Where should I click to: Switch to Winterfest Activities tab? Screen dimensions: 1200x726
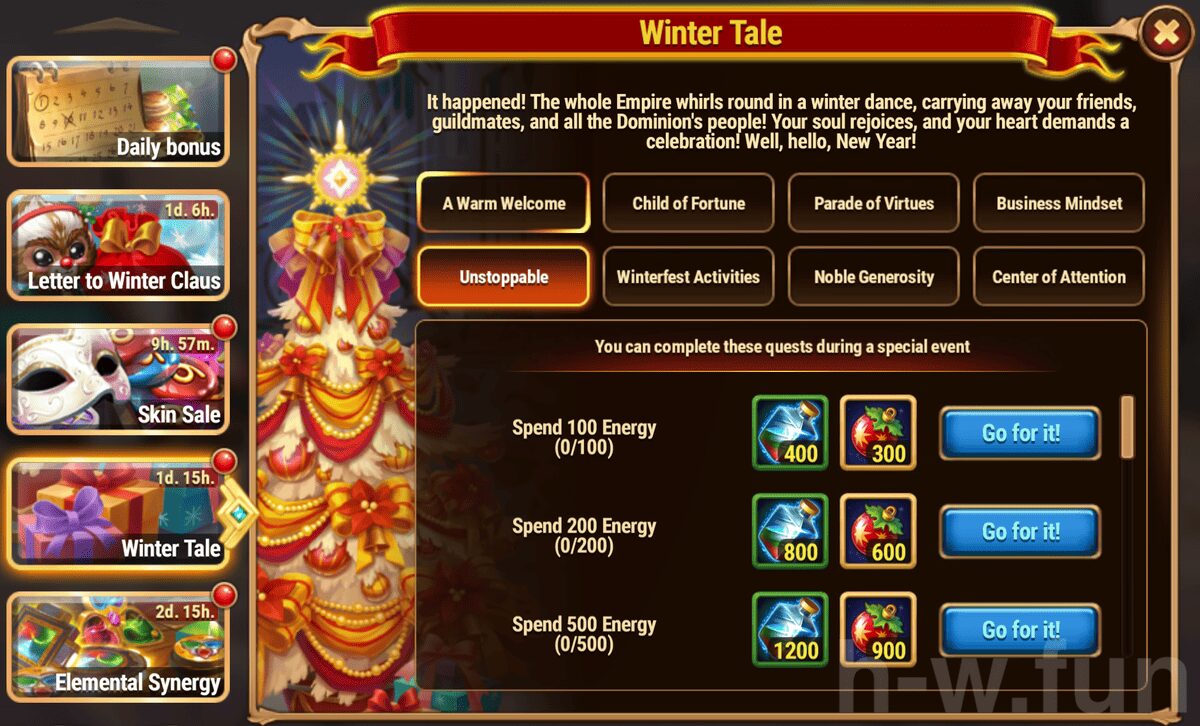point(689,277)
